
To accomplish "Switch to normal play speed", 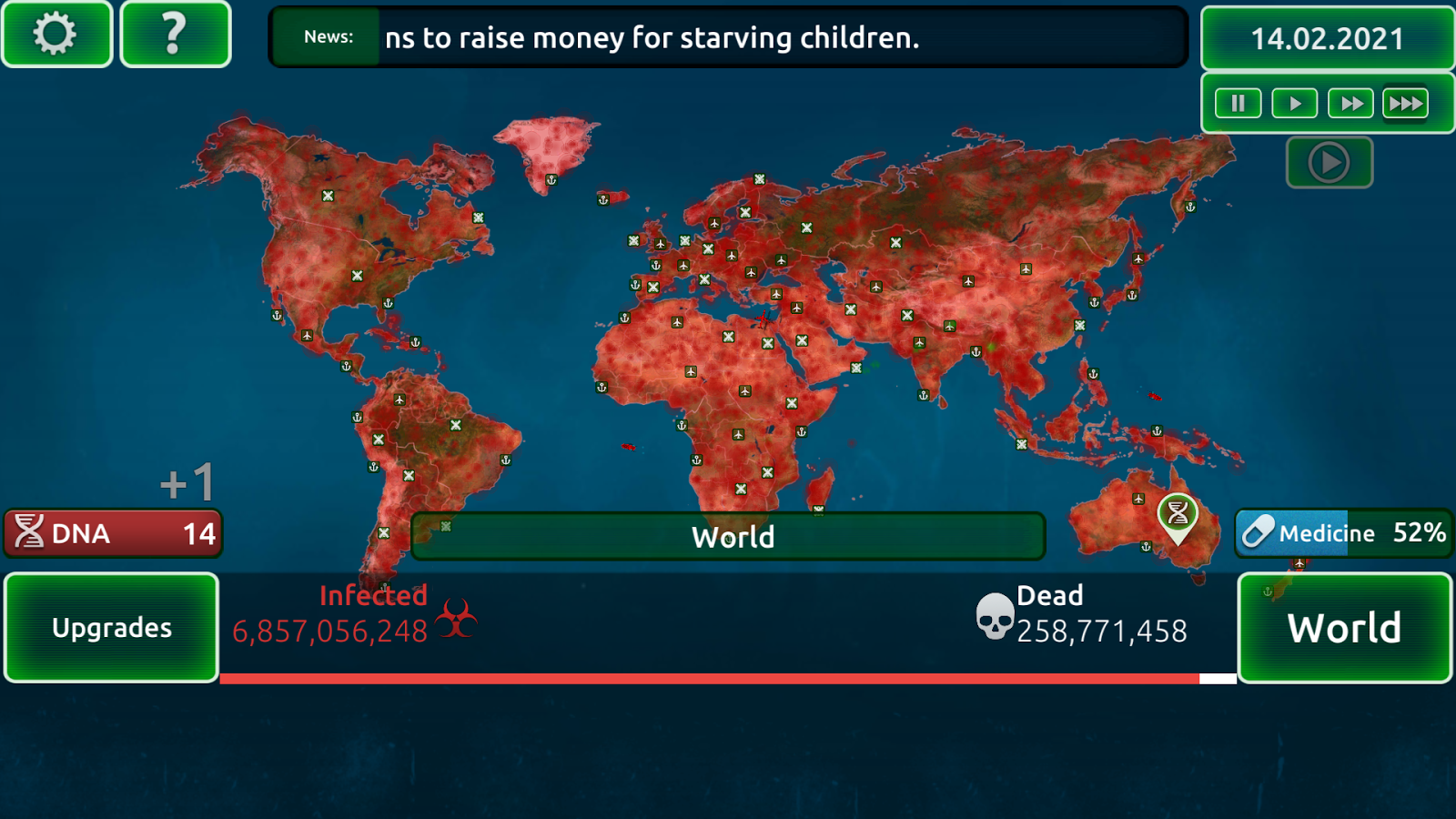I will [1294, 103].
